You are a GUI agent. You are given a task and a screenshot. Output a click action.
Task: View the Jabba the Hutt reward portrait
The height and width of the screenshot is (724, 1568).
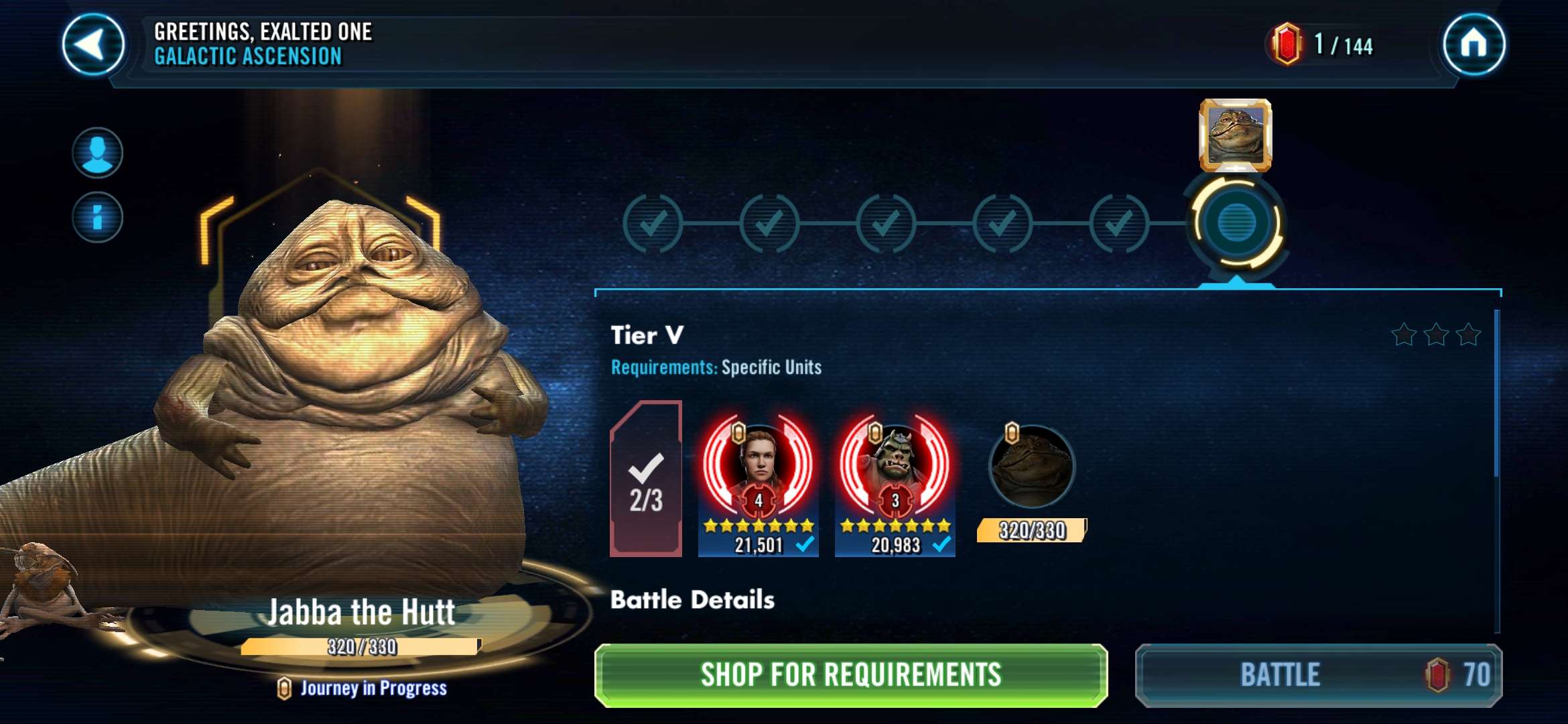tap(1235, 135)
